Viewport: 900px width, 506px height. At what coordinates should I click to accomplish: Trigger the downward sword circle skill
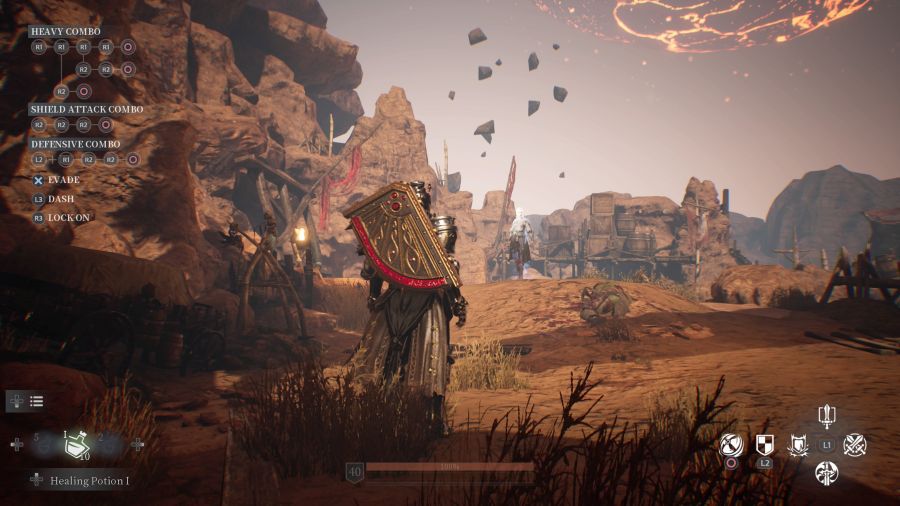(x=826, y=473)
